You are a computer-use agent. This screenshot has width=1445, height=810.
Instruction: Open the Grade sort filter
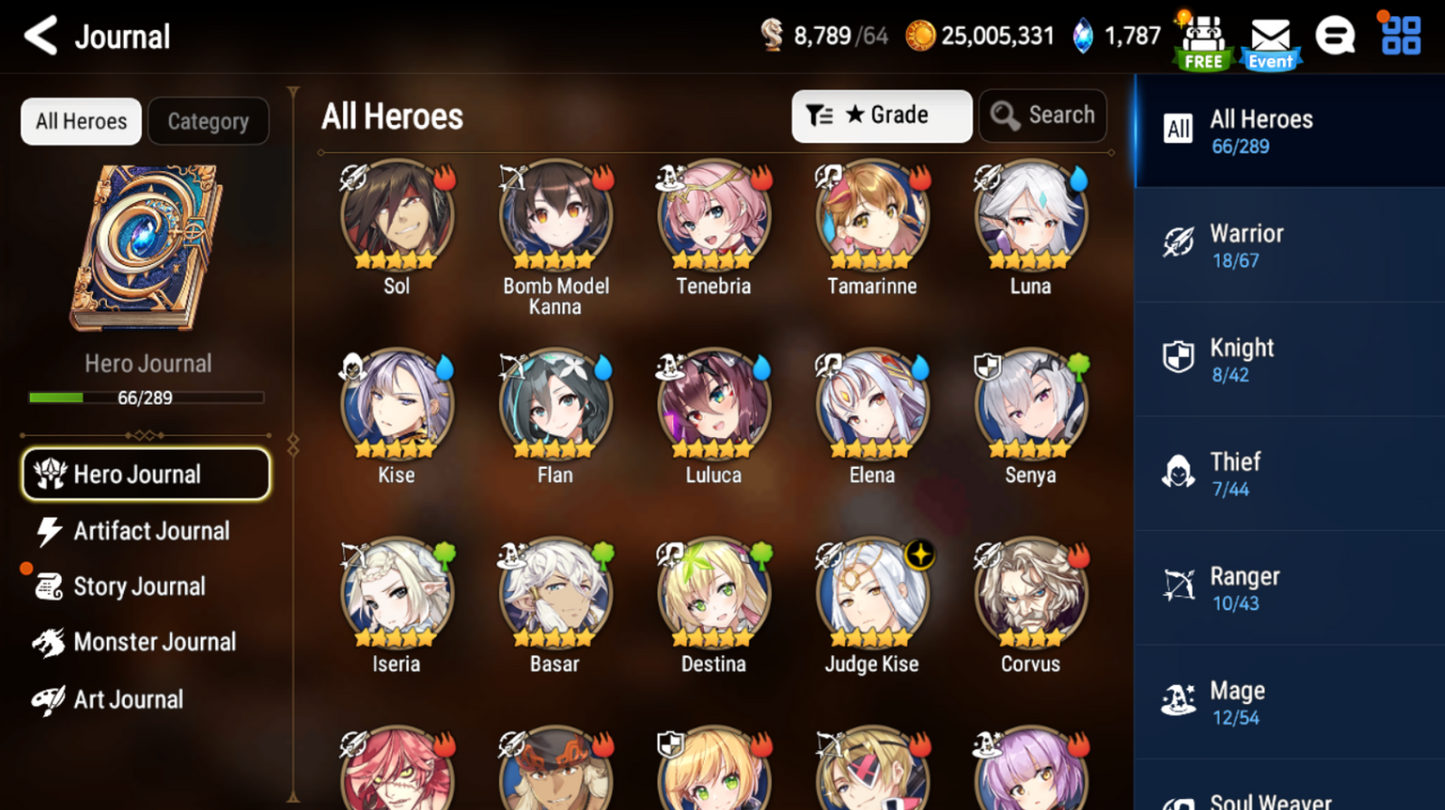(x=881, y=116)
